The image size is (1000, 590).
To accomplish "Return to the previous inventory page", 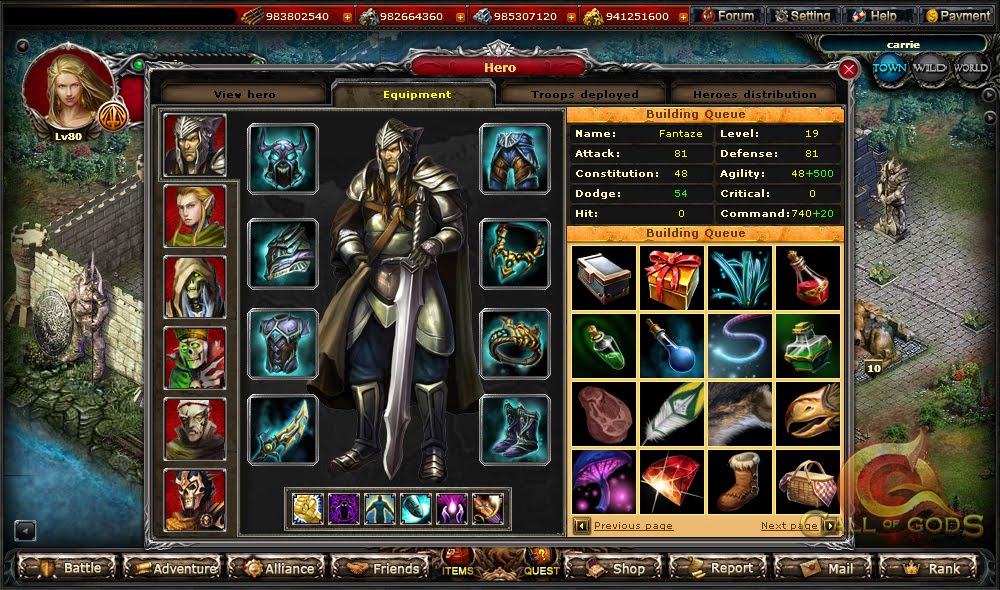I will 633,526.
